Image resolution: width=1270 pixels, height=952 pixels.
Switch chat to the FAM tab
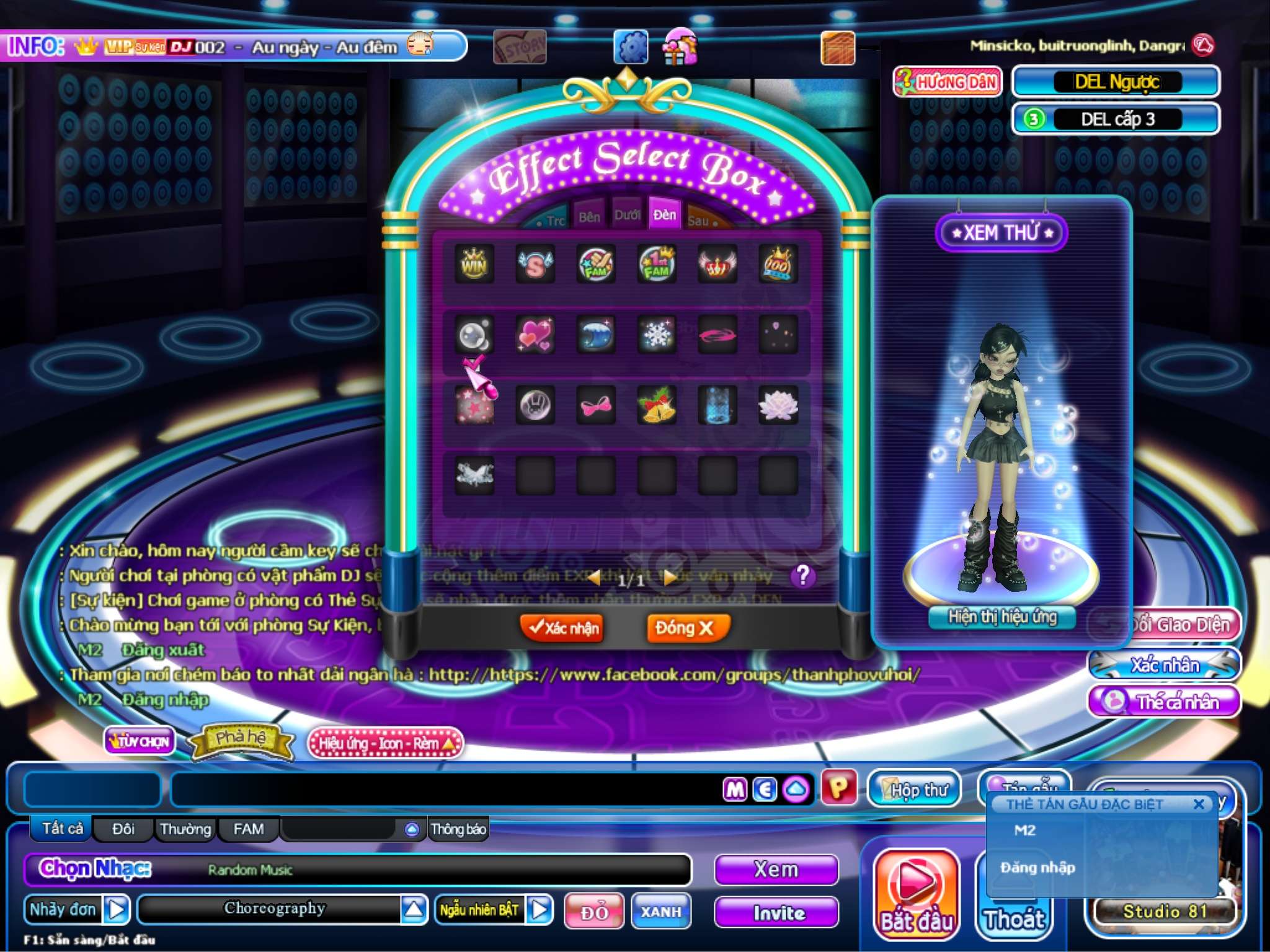pyautogui.click(x=248, y=829)
